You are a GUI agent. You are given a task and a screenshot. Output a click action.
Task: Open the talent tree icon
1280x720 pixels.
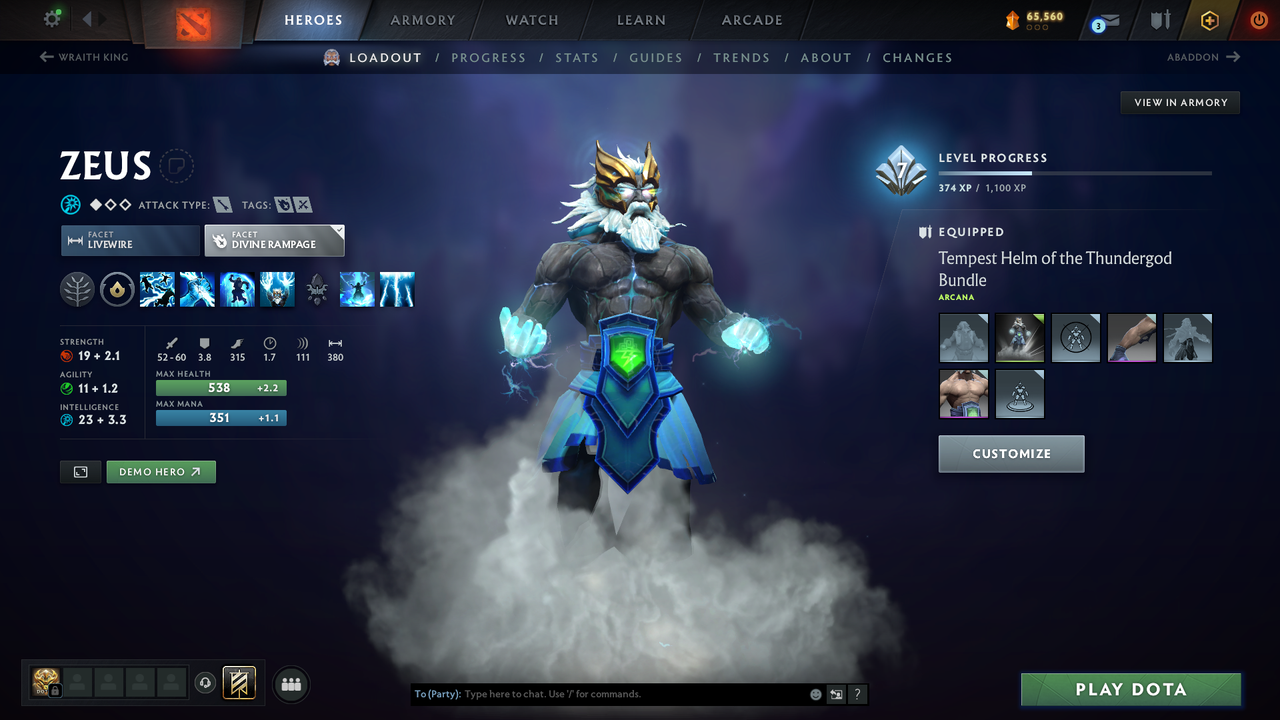tap(77, 289)
